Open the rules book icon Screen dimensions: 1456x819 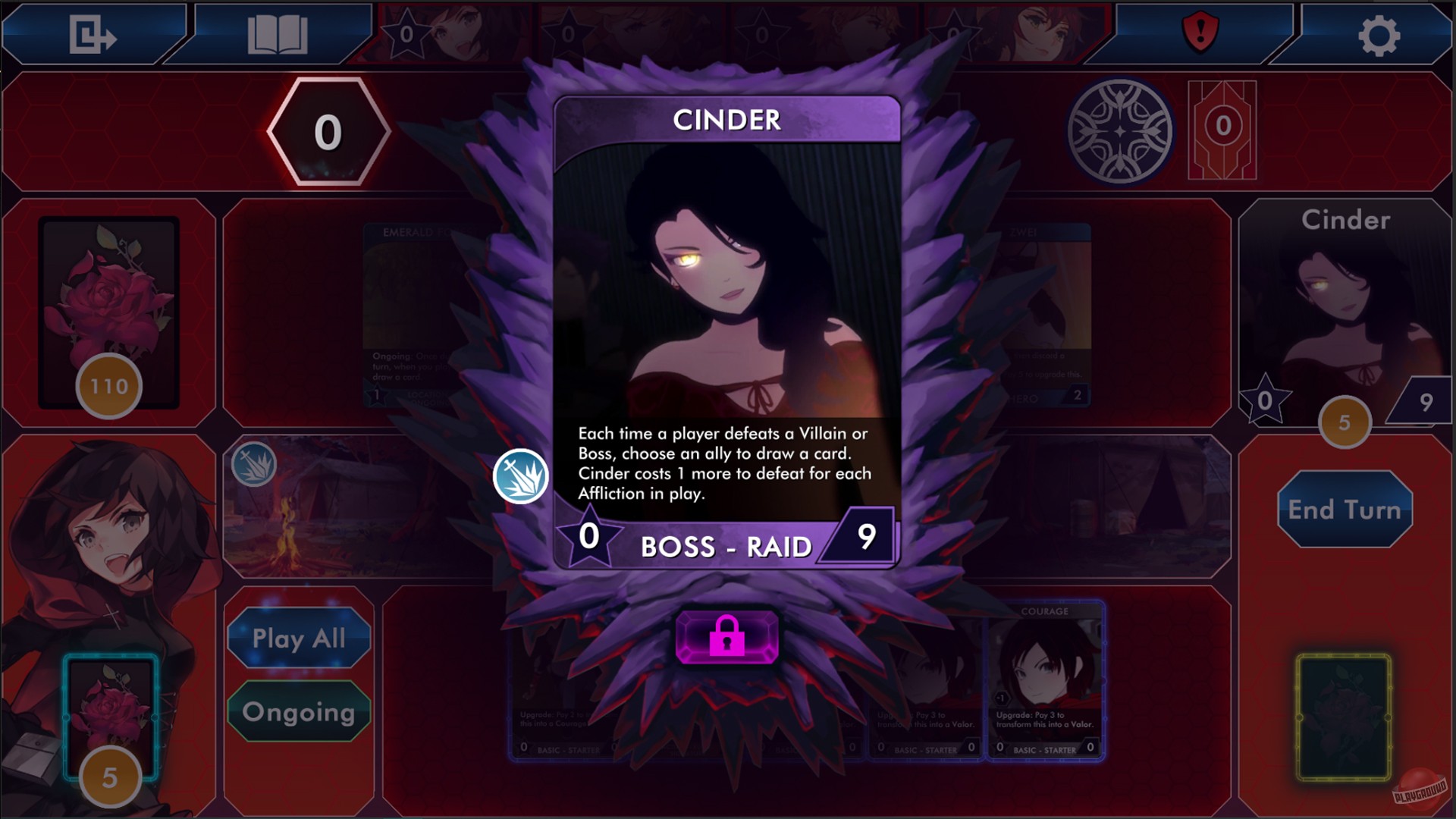[279, 34]
